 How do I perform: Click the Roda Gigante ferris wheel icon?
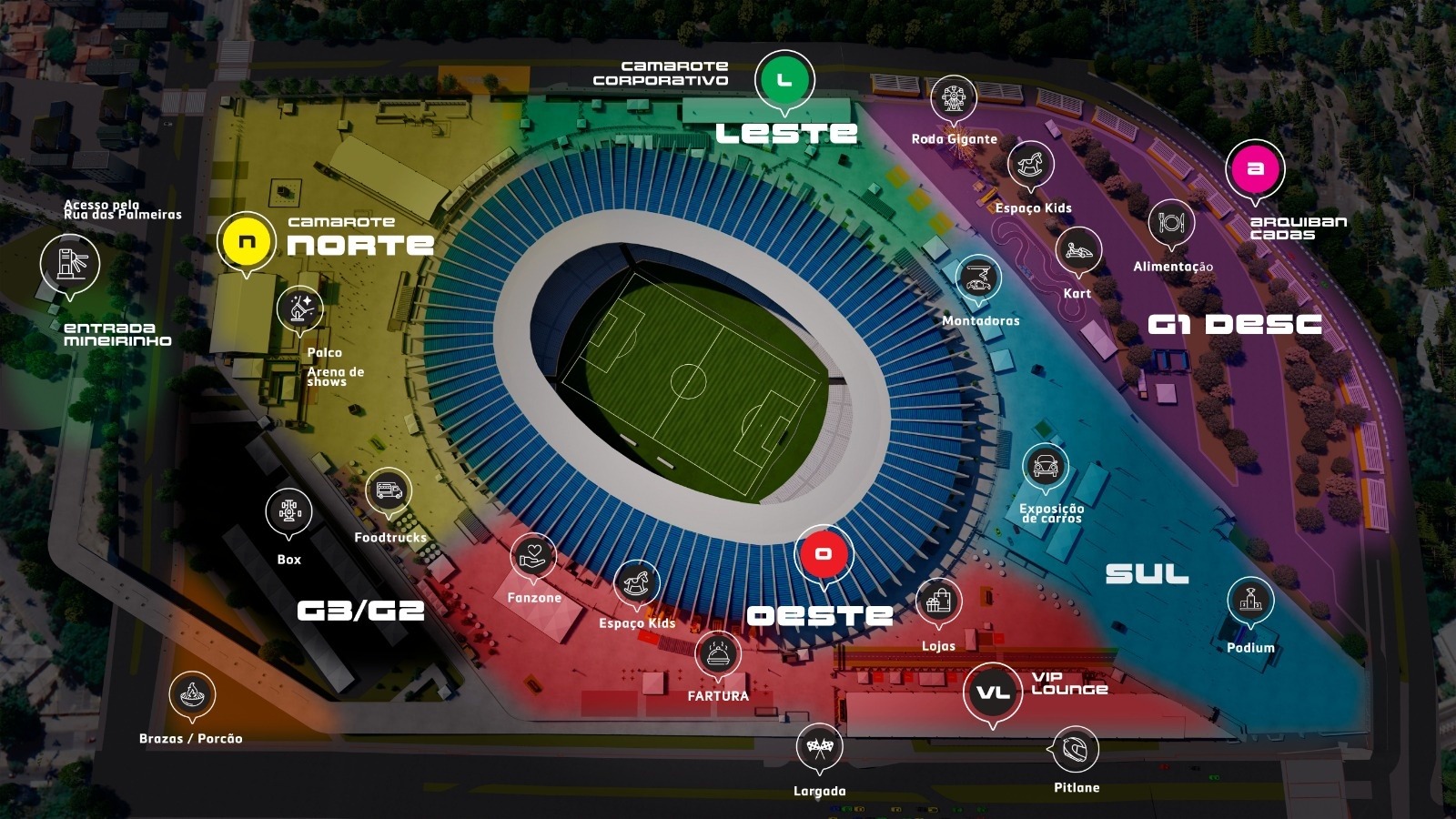[x=954, y=98]
